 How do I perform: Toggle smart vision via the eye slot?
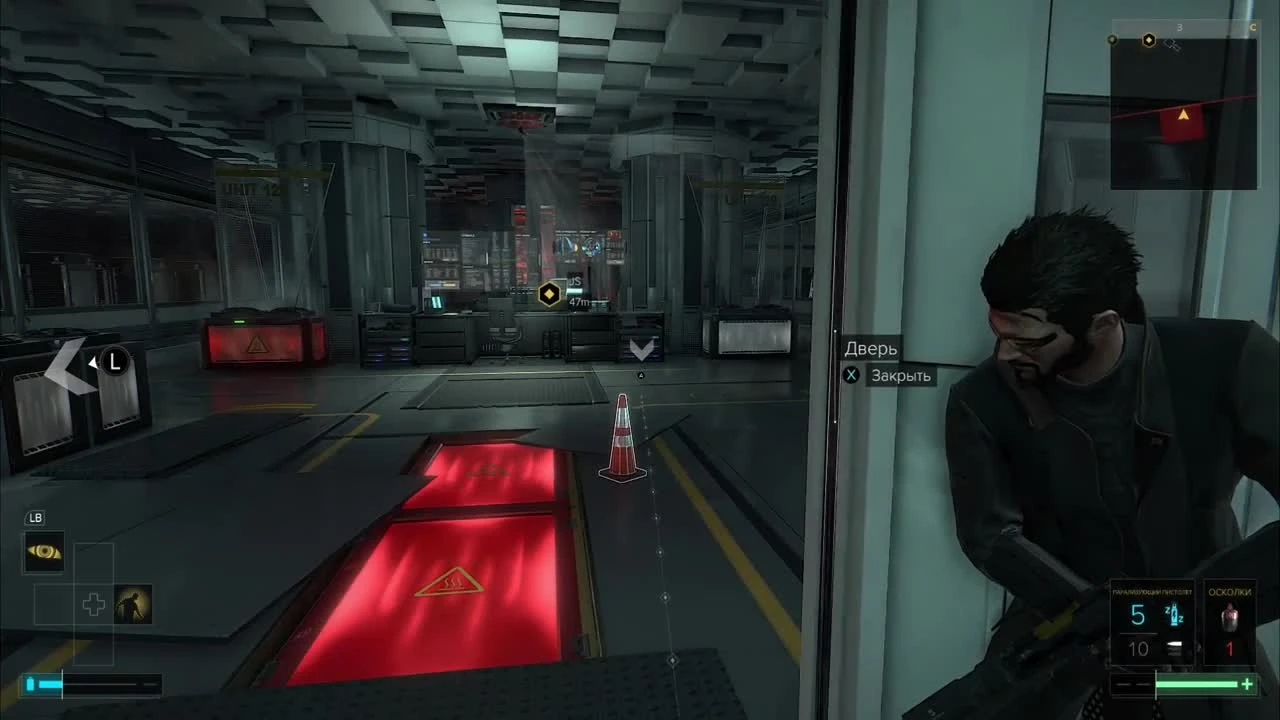pos(46,552)
